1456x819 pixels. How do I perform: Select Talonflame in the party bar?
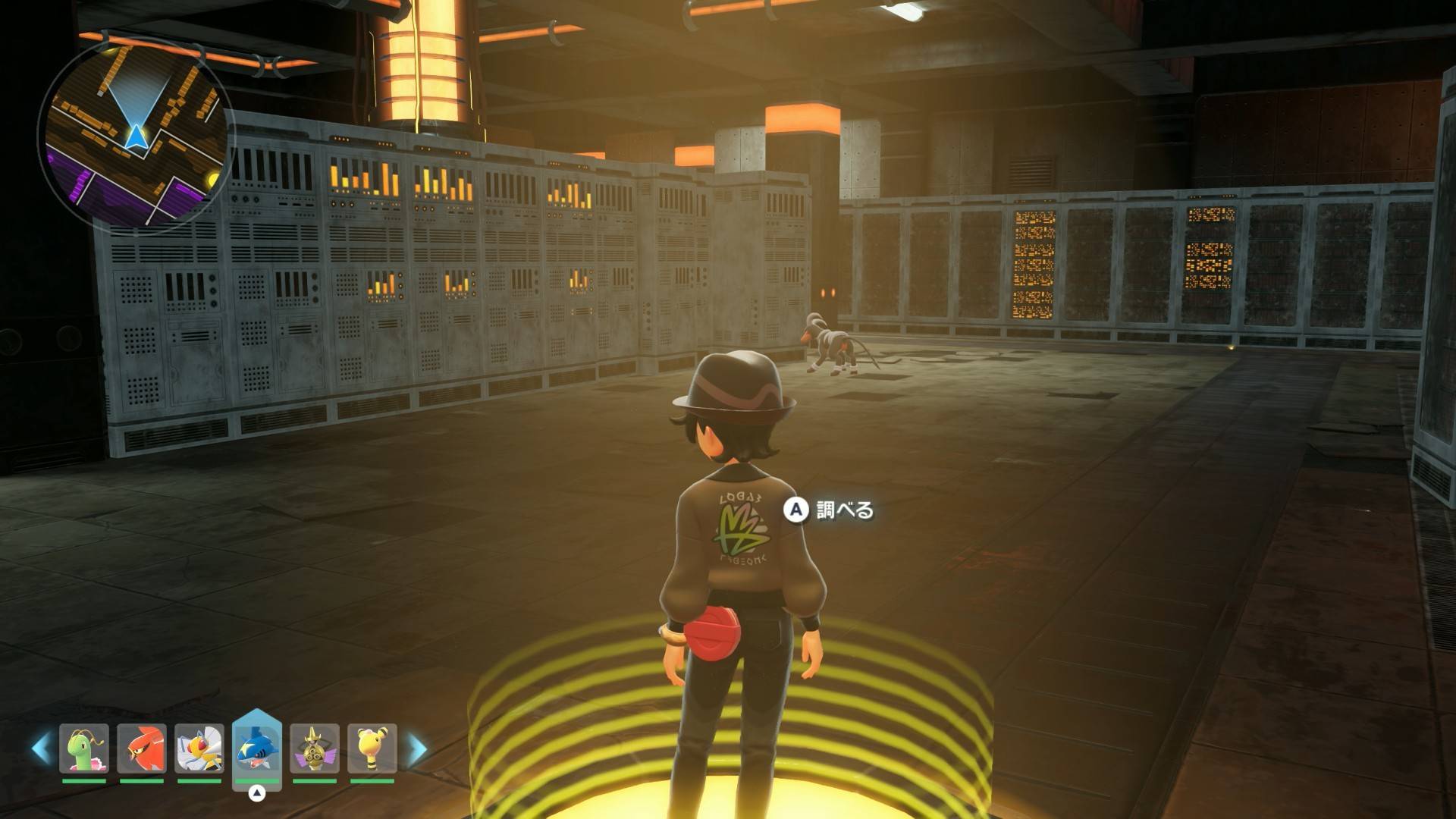click(142, 748)
